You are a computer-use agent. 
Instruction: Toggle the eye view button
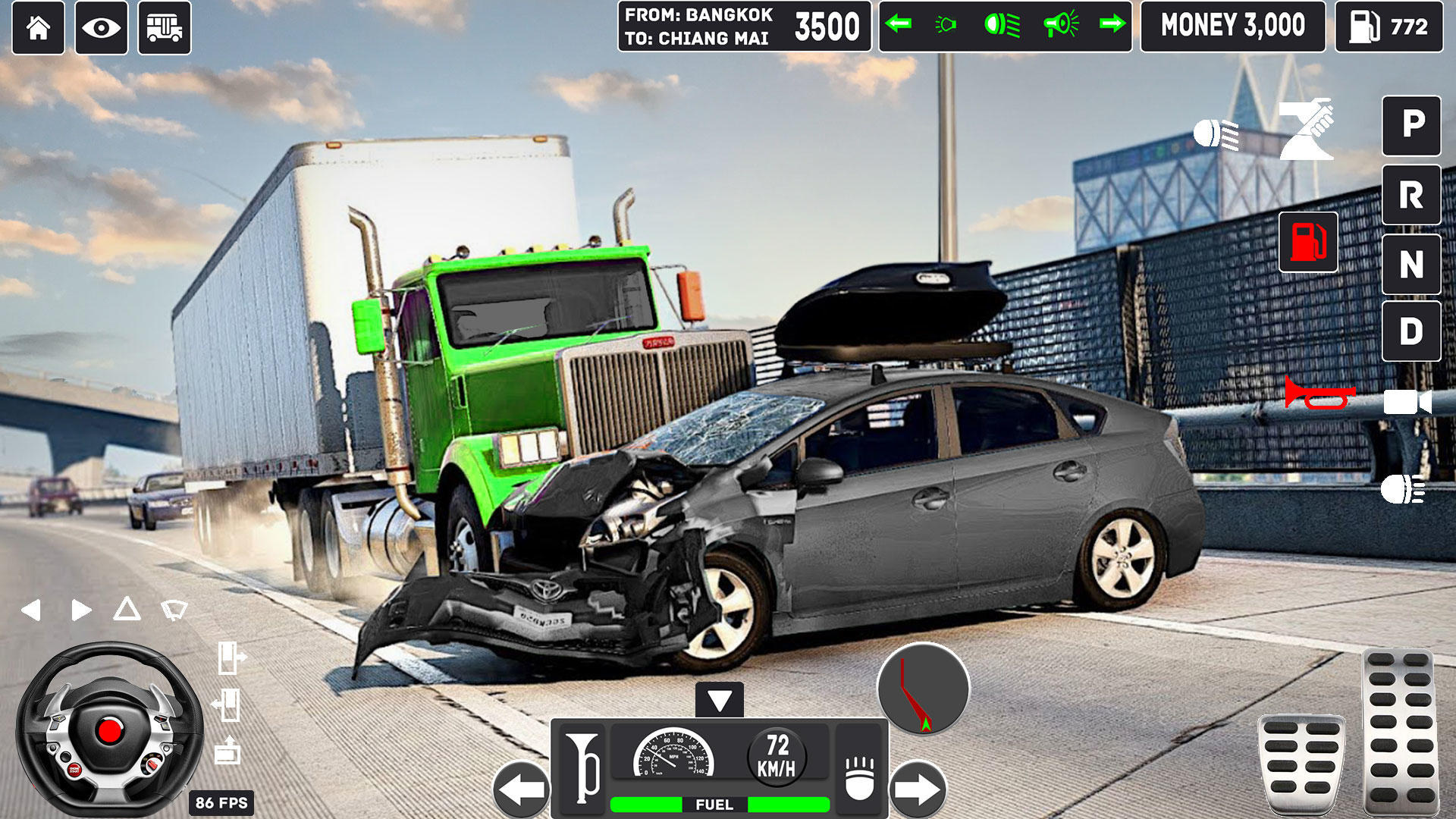102,28
